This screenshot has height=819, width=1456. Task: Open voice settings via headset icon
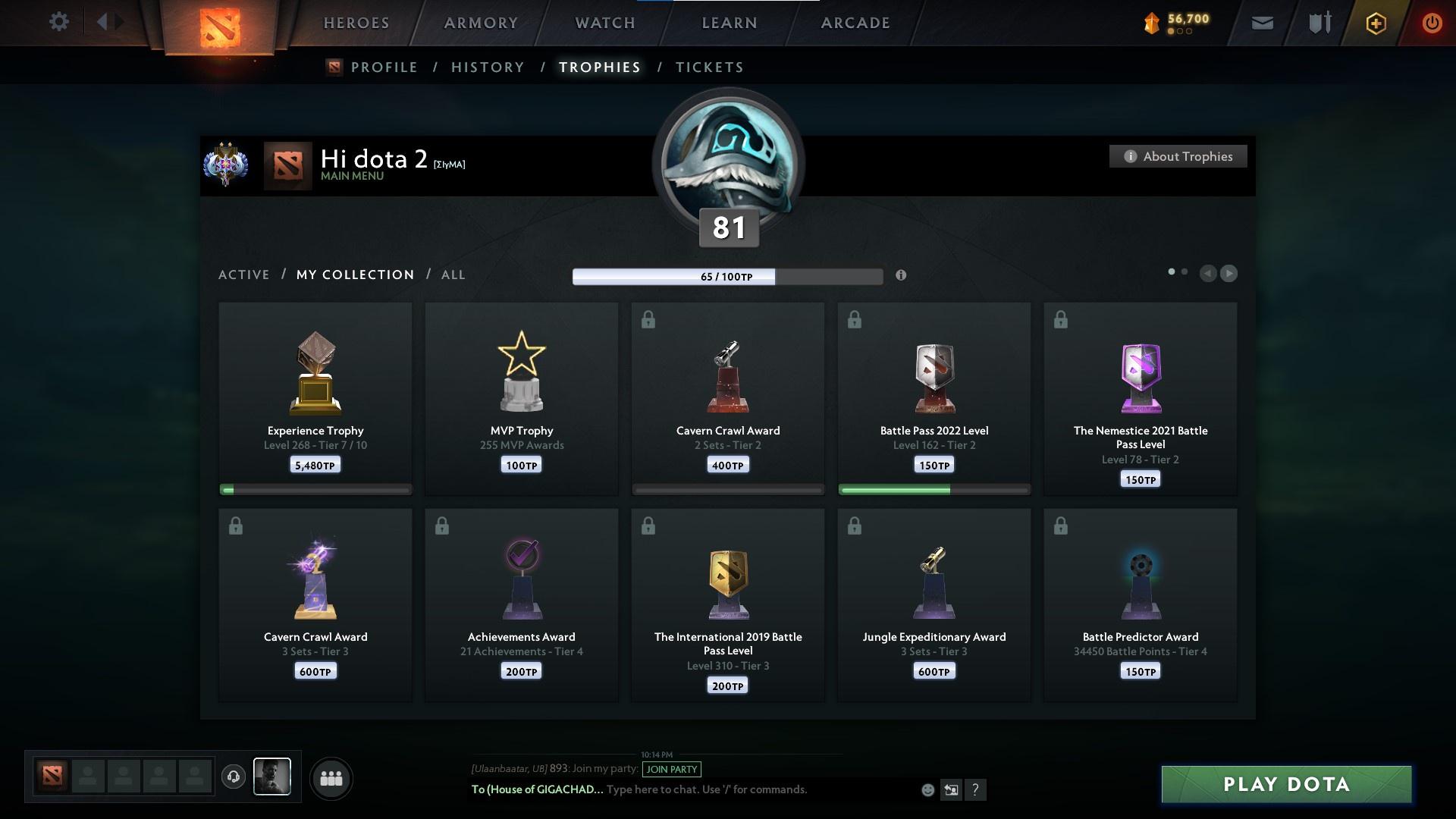point(234,777)
